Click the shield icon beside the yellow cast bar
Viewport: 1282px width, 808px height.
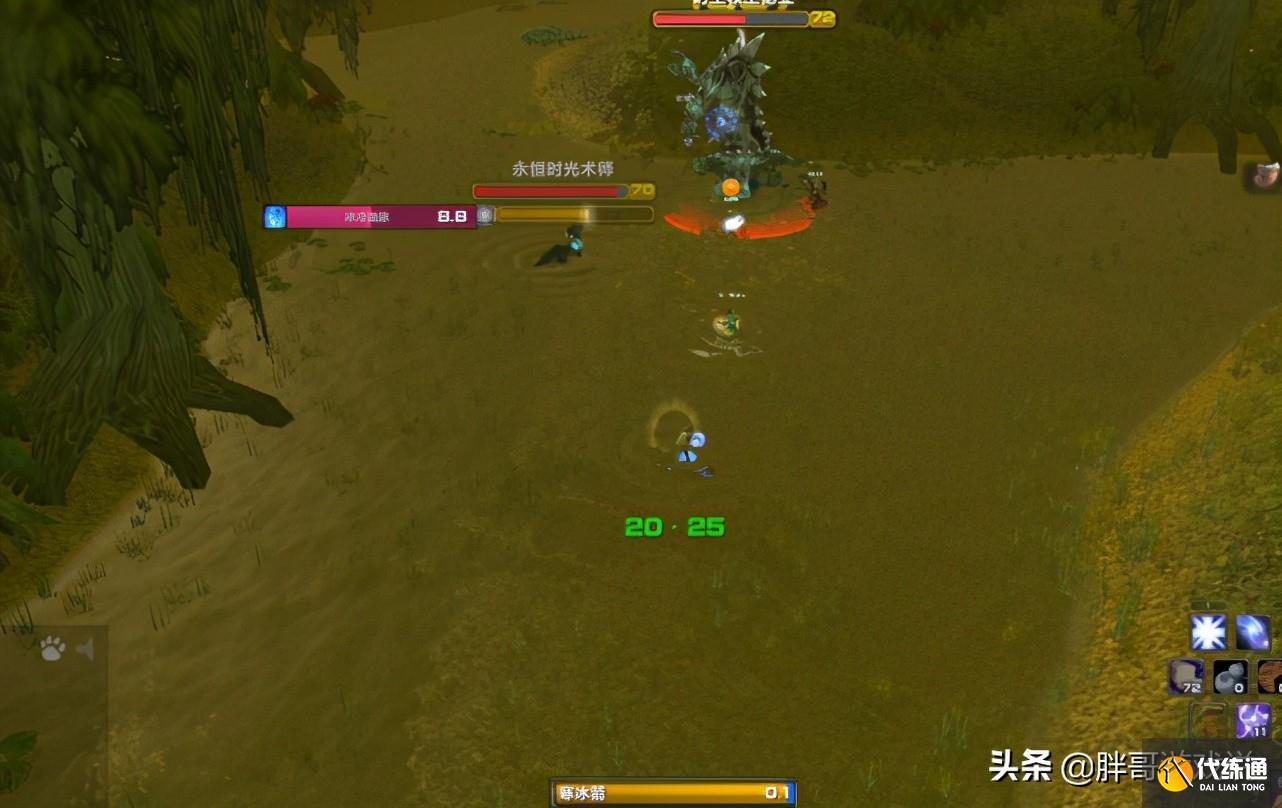pos(486,214)
